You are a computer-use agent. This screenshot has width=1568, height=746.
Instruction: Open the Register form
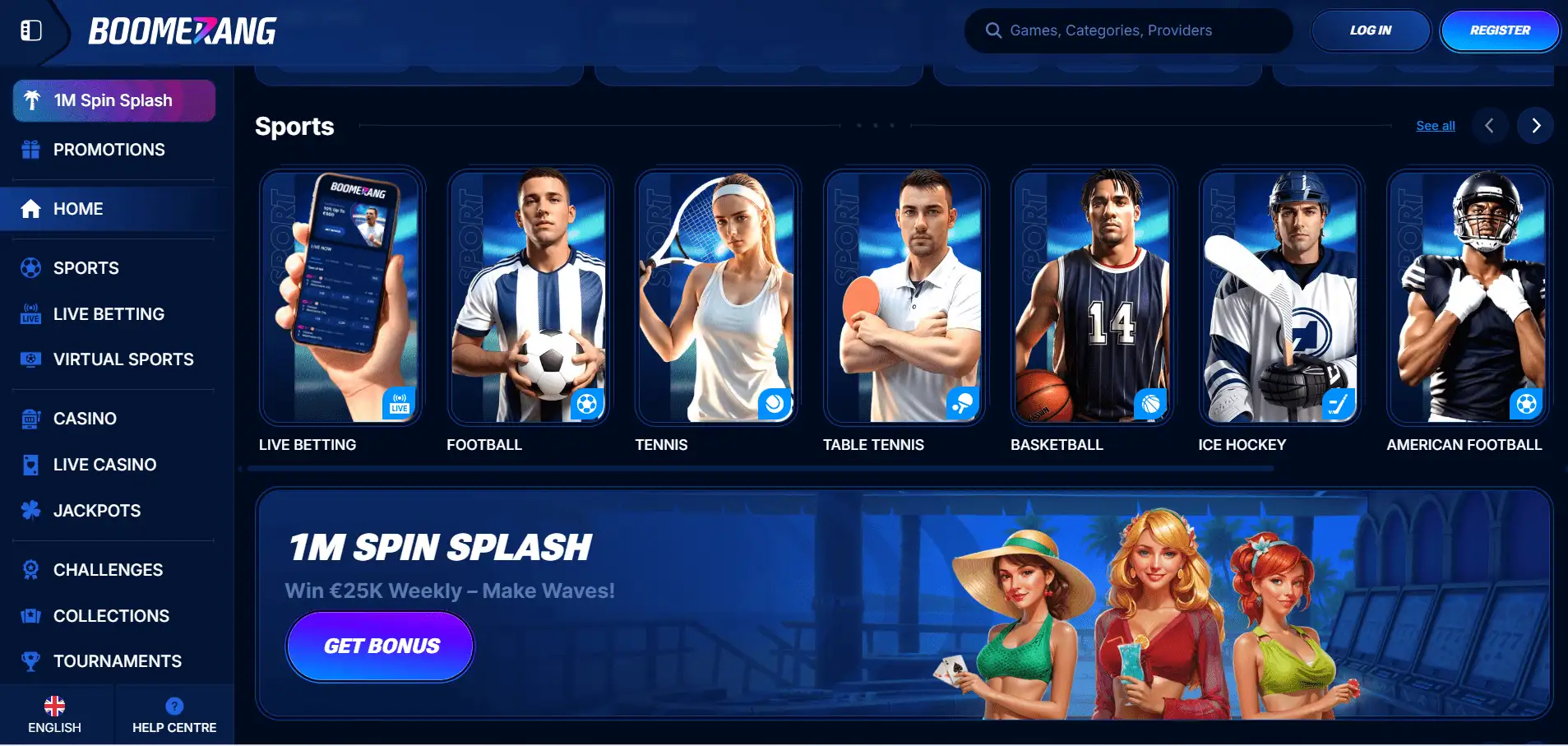(1499, 30)
